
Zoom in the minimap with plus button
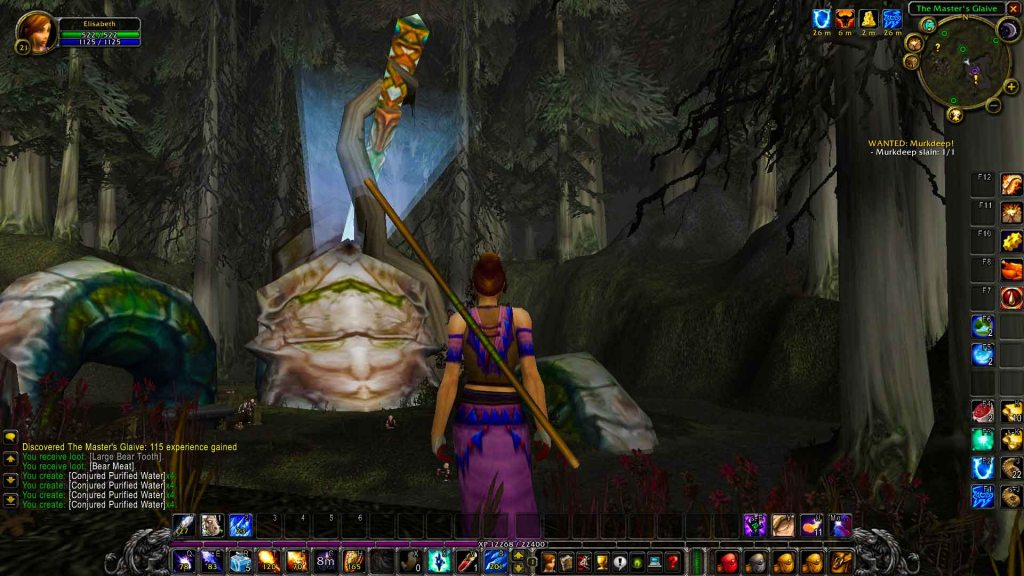[1011, 87]
